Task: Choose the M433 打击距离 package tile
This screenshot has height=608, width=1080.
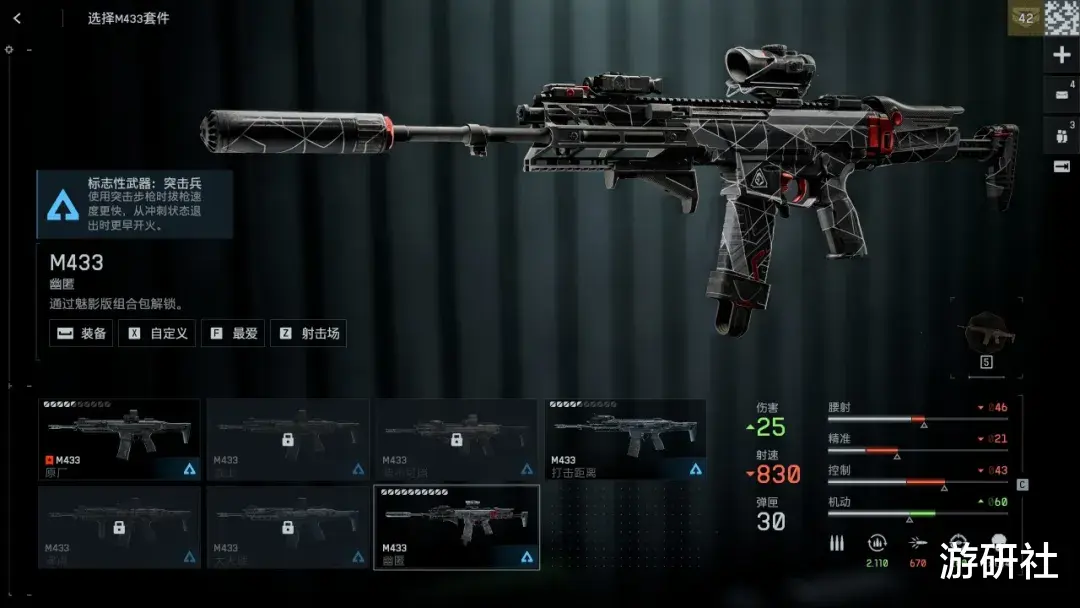Action: point(626,440)
